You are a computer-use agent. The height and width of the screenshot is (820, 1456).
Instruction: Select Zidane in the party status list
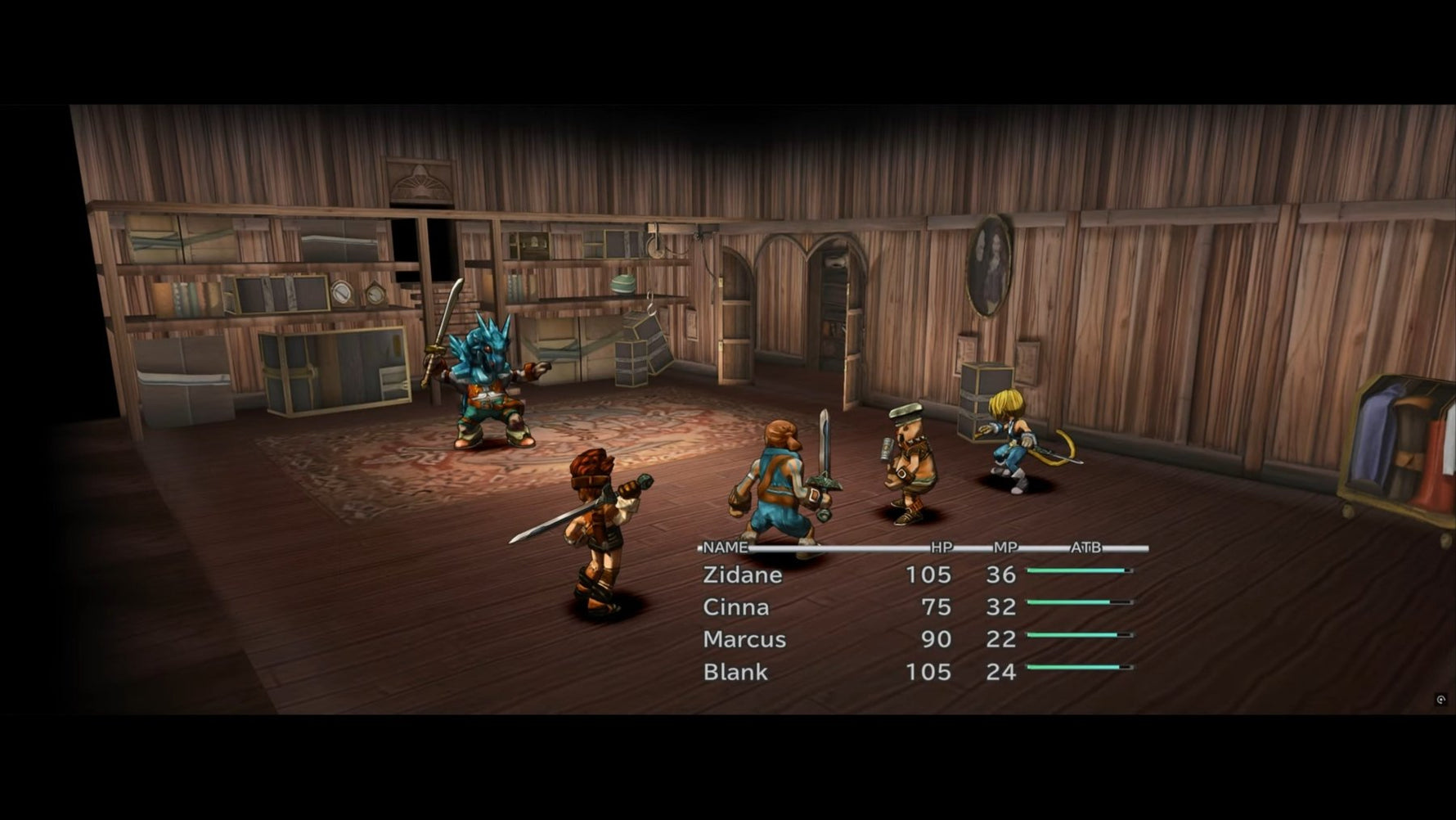(x=743, y=574)
